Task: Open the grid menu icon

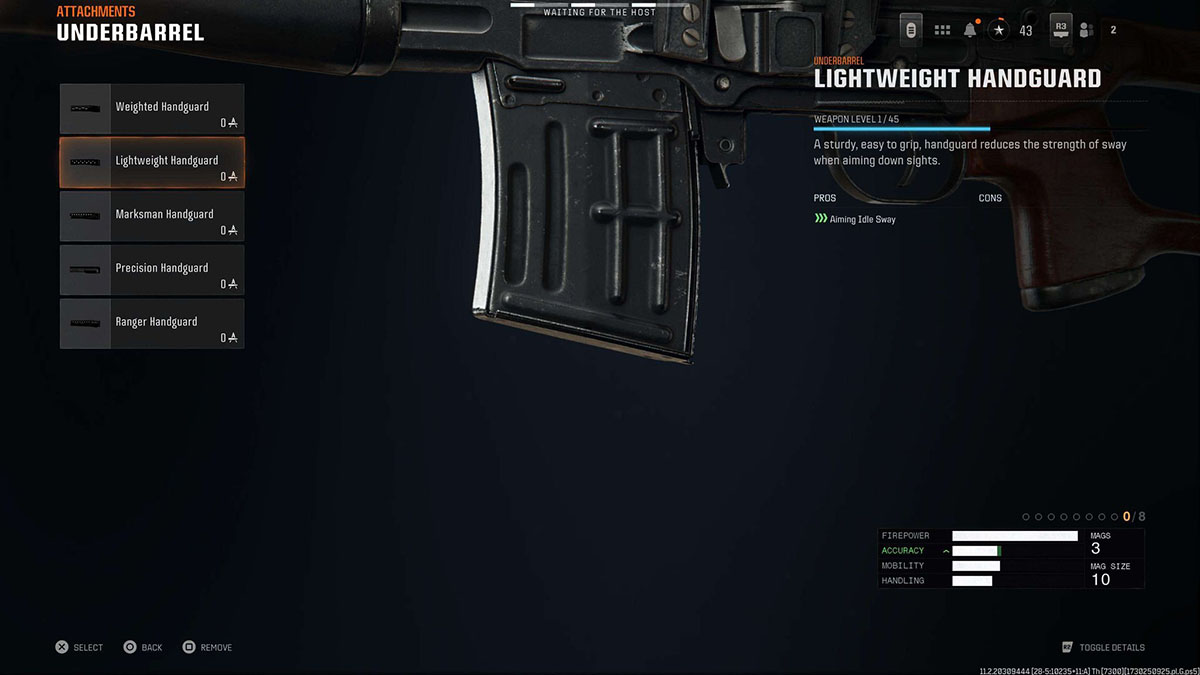Action: [x=942, y=30]
